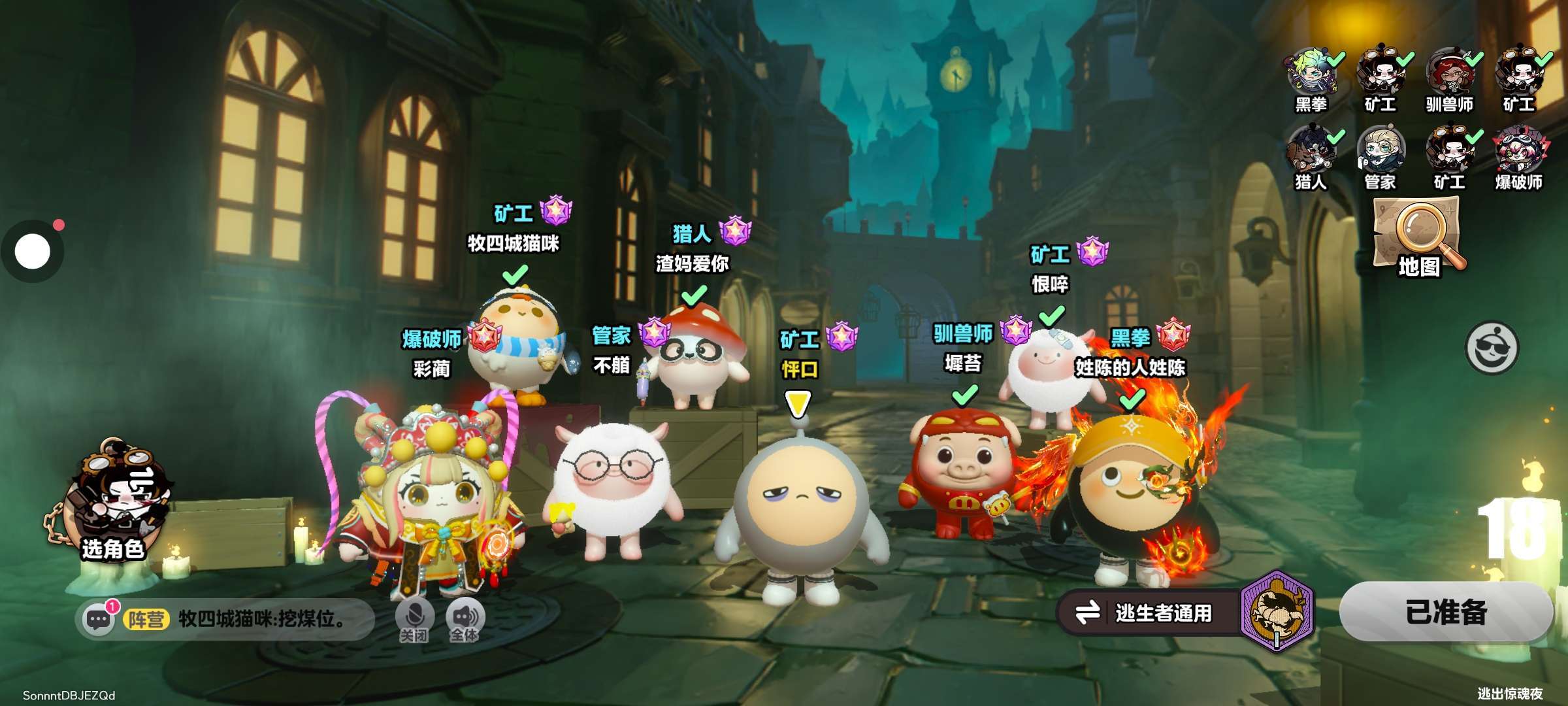Tap the screen recorder floating button
1568x706 pixels.
point(33,252)
